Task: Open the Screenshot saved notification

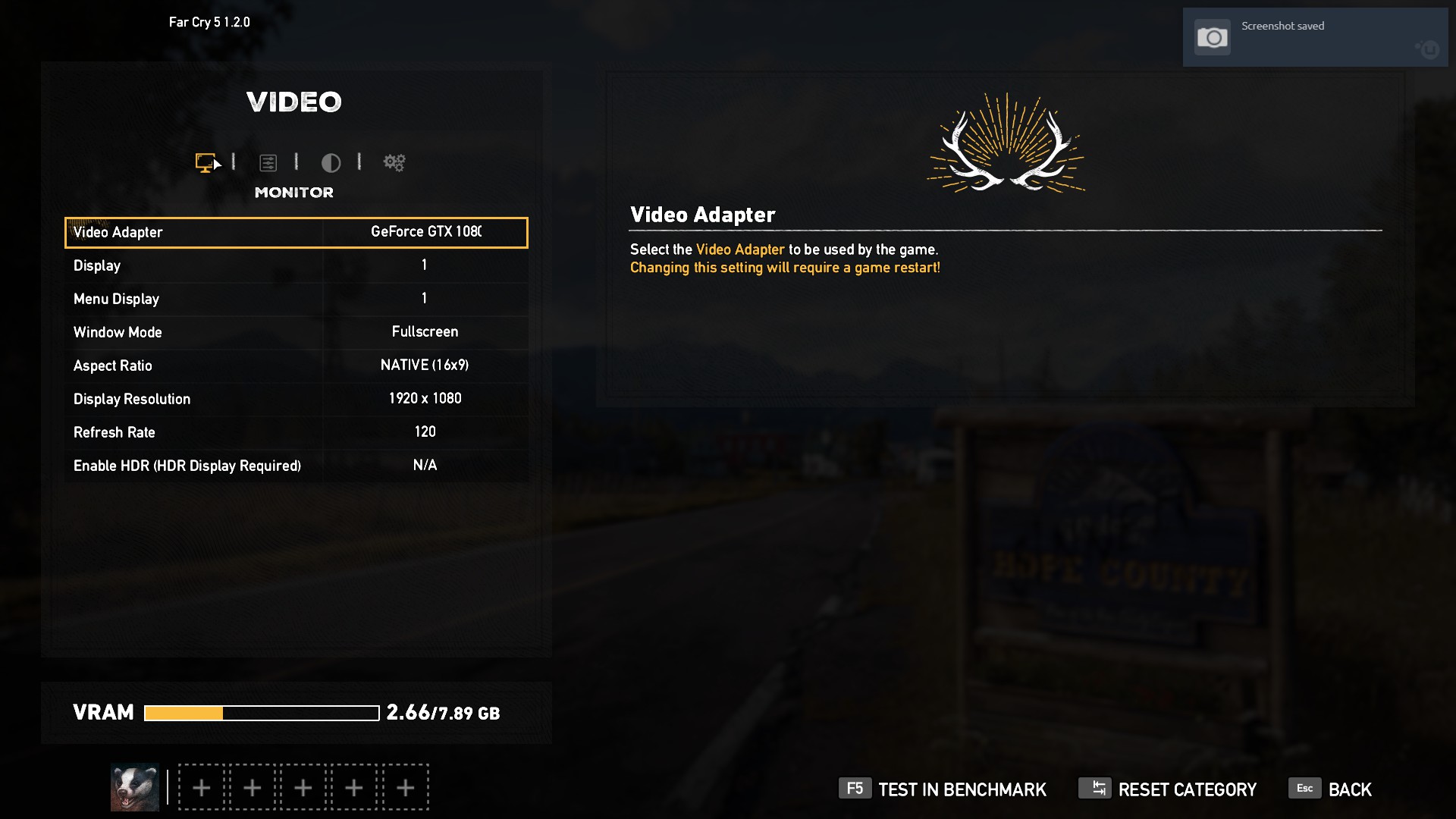Action: (x=1315, y=37)
